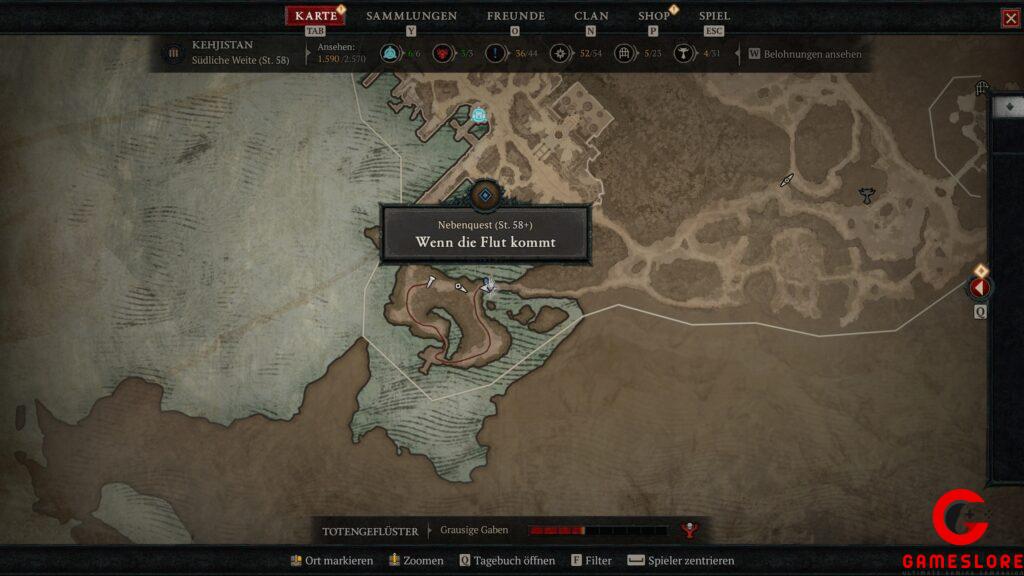Viewport: 1024px width, 576px height.
Task: Expand the journal panel with red arrow
Action: [978, 288]
